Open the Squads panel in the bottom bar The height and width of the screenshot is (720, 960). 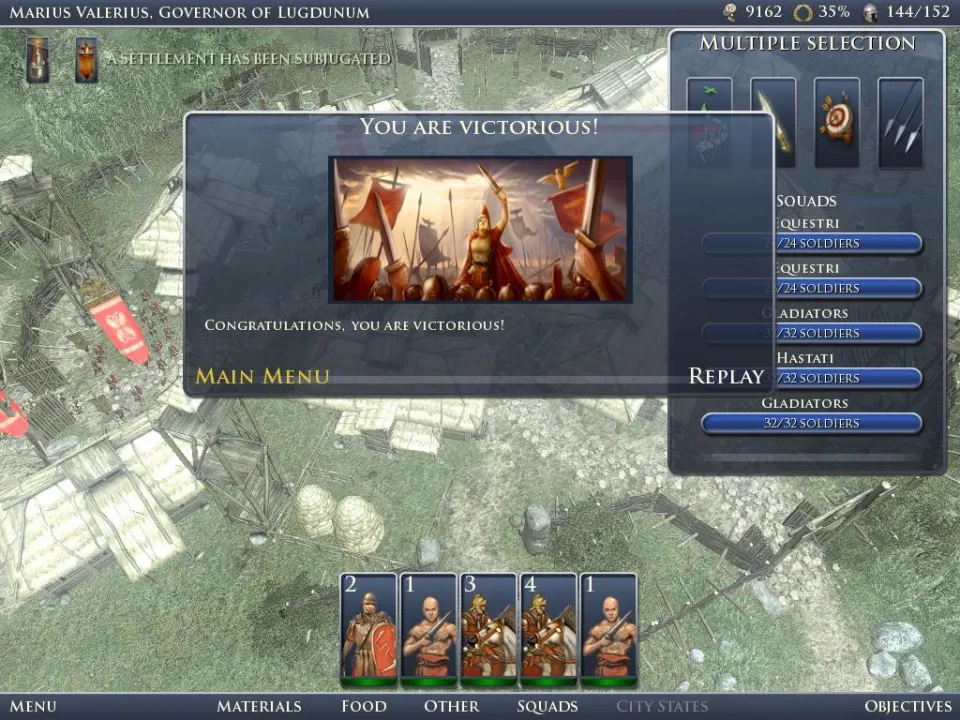coord(547,706)
